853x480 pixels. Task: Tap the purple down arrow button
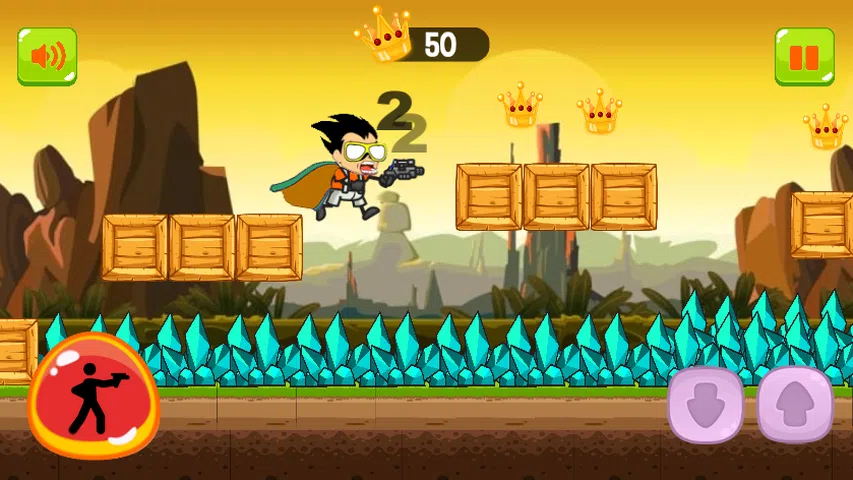tap(706, 404)
